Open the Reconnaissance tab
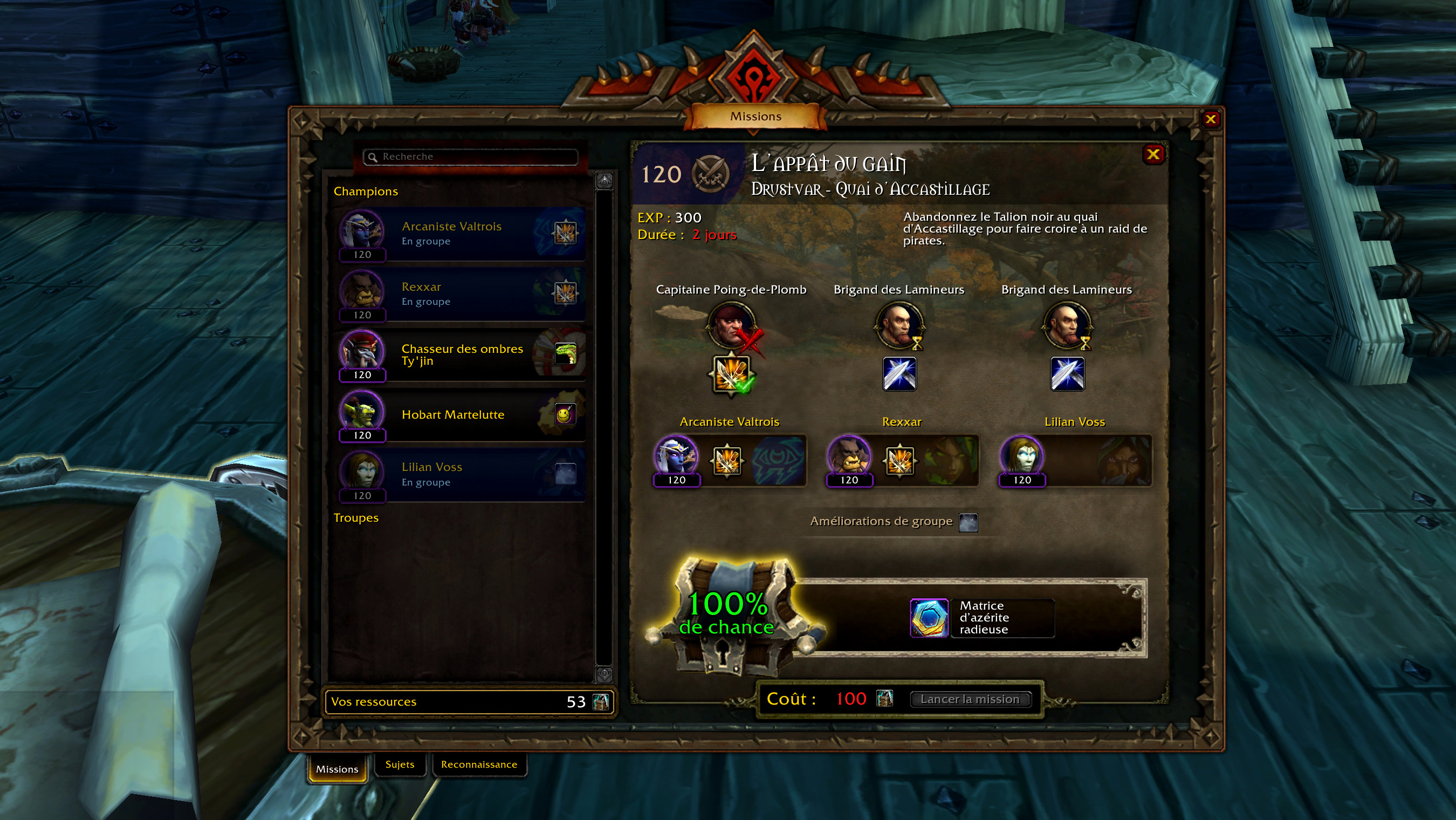Screen dimensions: 1456x820 pos(479,764)
